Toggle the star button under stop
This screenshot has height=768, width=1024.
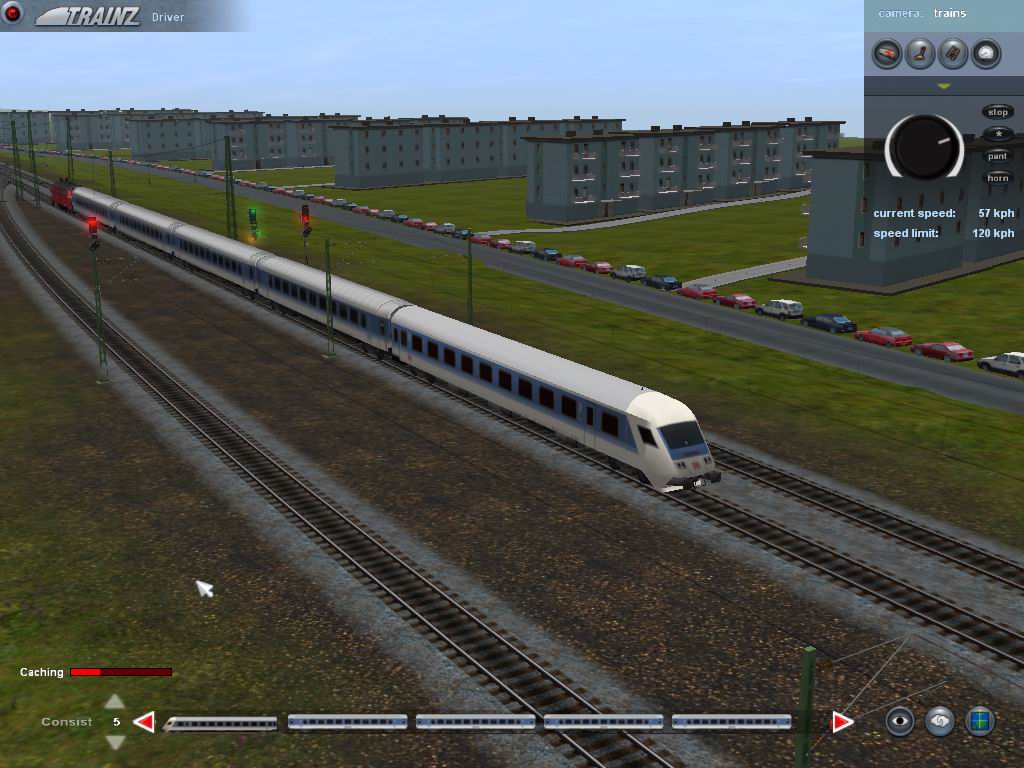pyautogui.click(x=997, y=134)
